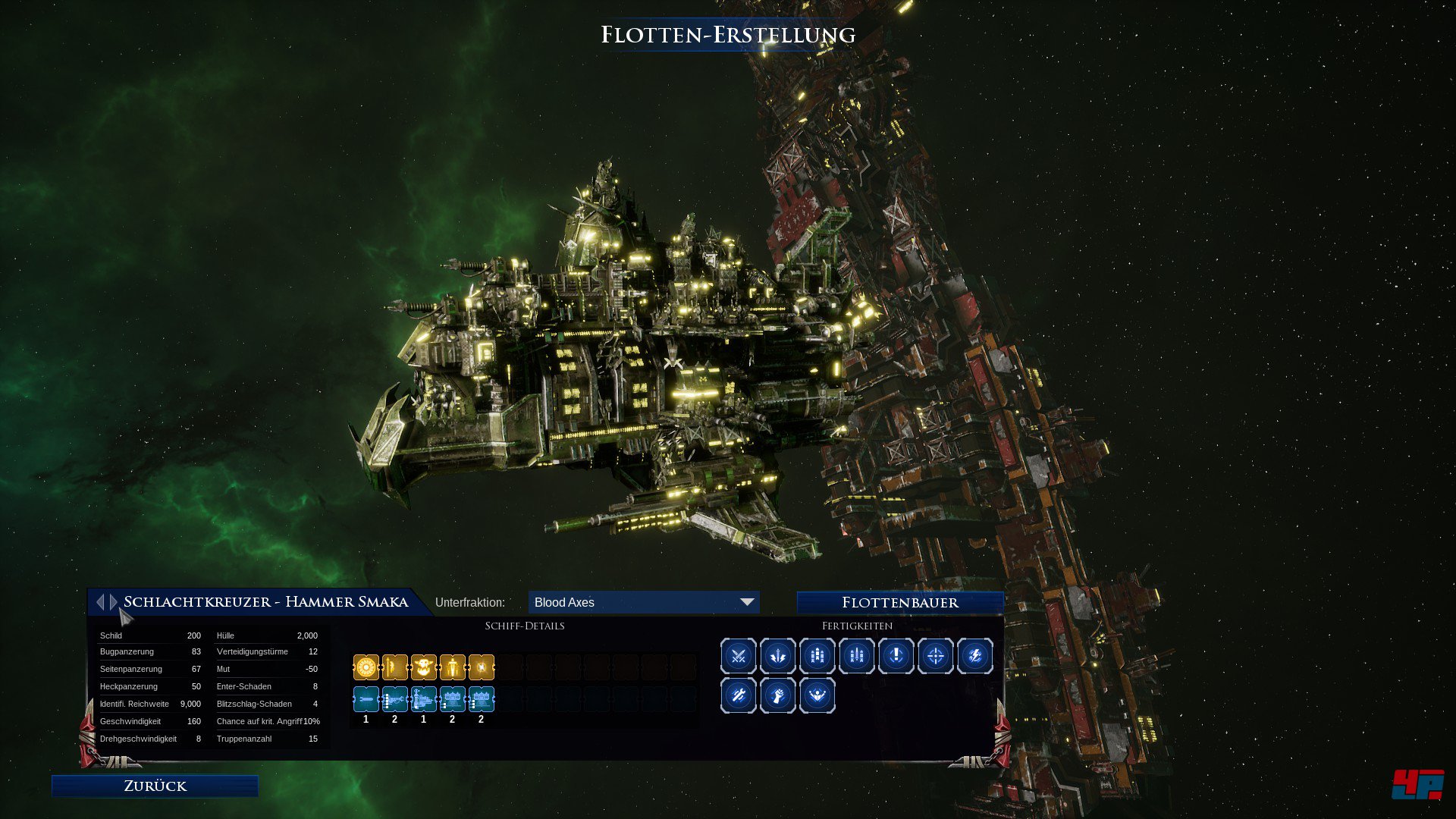Select the raised fist ability icon
The height and width of the screenshot is (819, 1456).
(778, 695)
